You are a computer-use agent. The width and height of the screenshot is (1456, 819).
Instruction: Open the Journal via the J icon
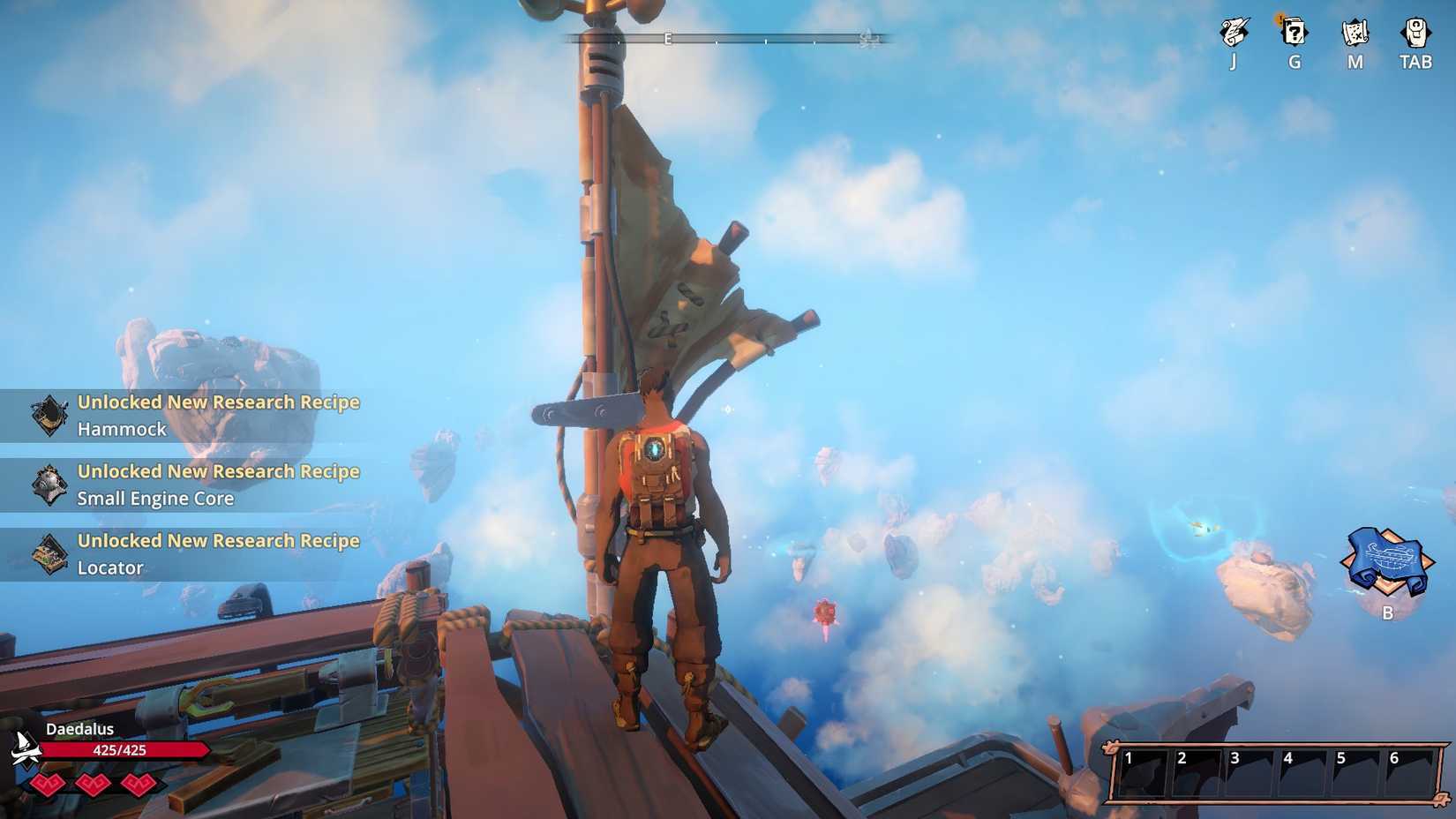click(x=1232, y=34)
